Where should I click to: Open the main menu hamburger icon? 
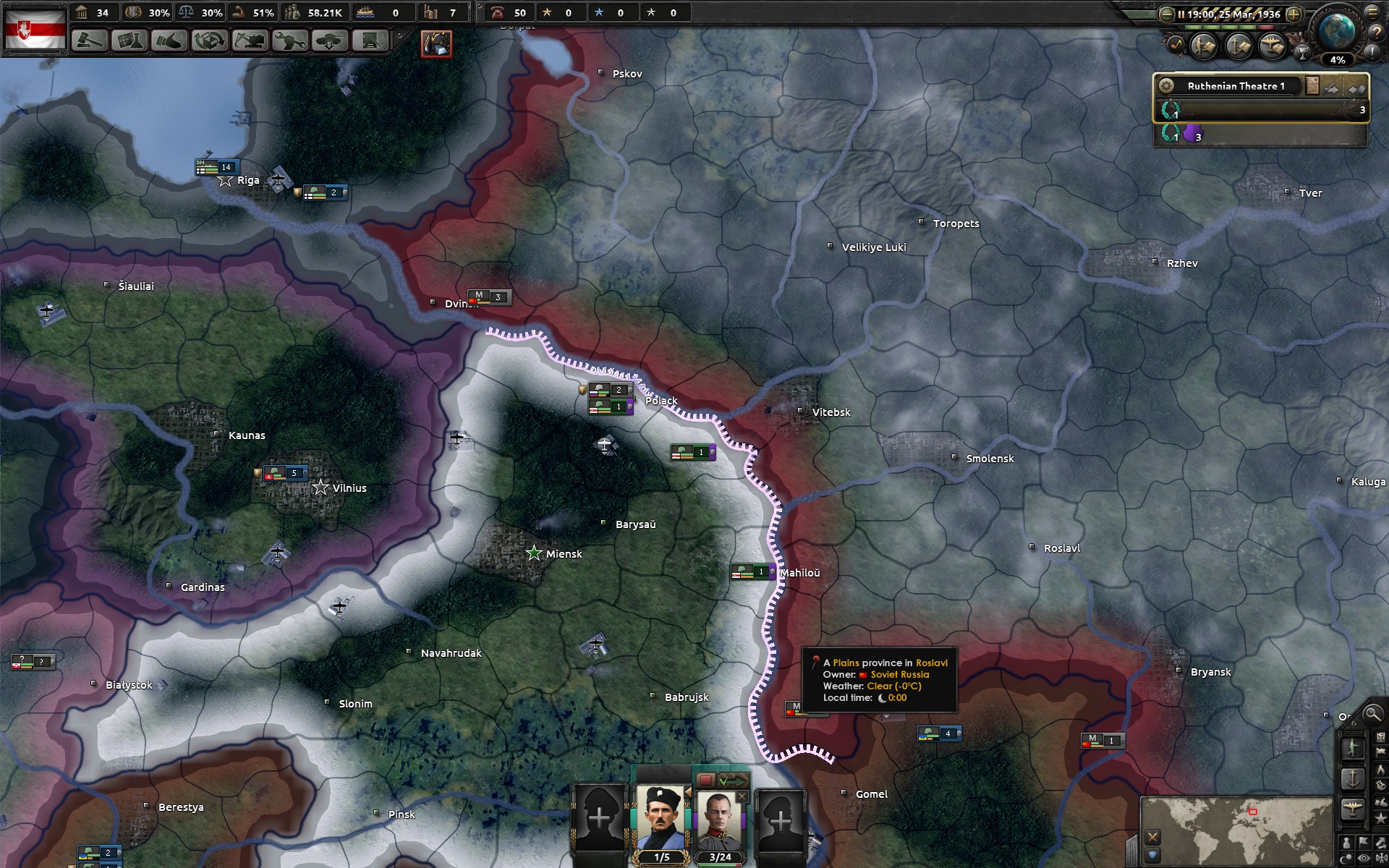[1372, 14]
